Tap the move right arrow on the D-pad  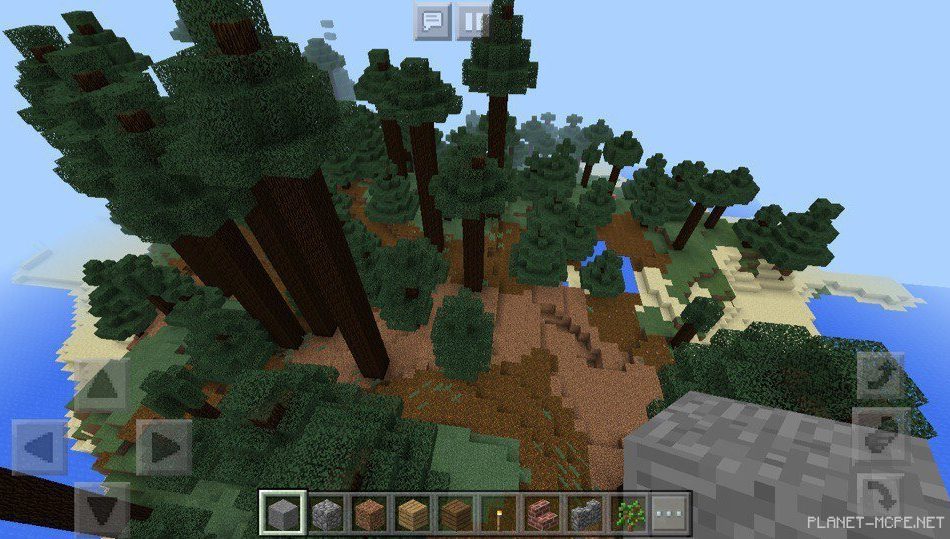tap(163, 447)
